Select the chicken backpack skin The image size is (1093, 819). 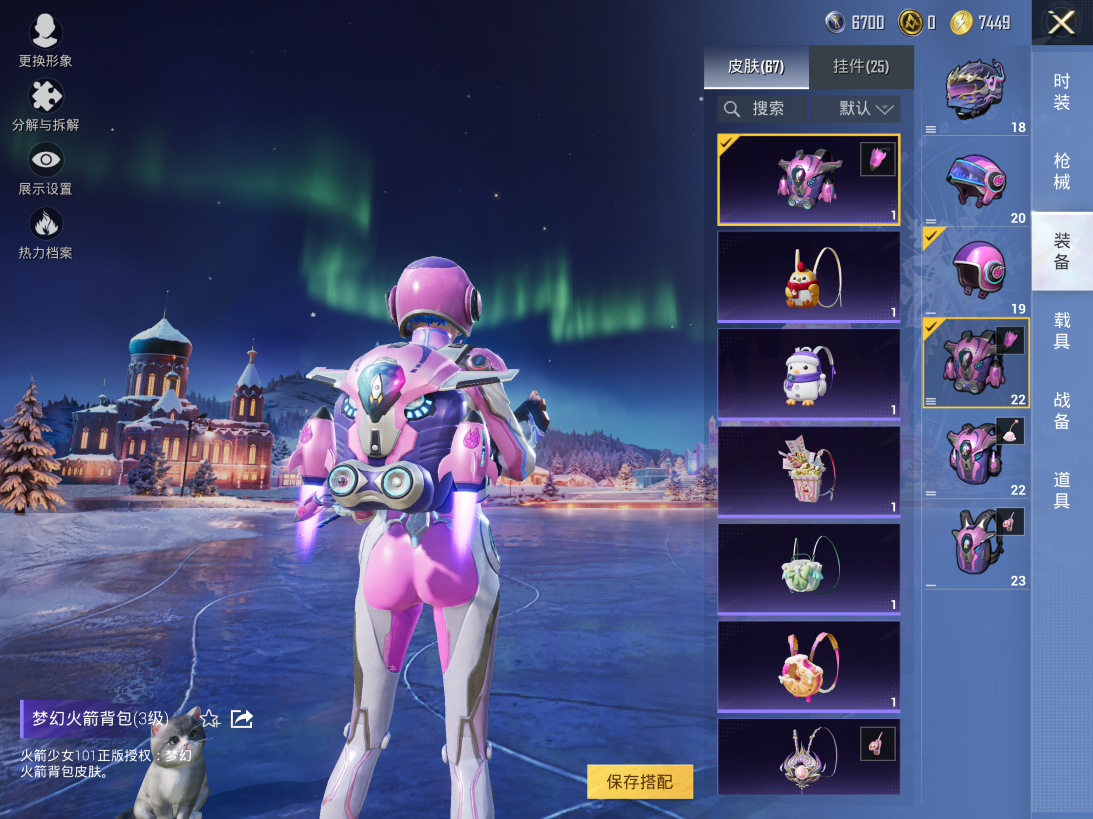[808, 277]
